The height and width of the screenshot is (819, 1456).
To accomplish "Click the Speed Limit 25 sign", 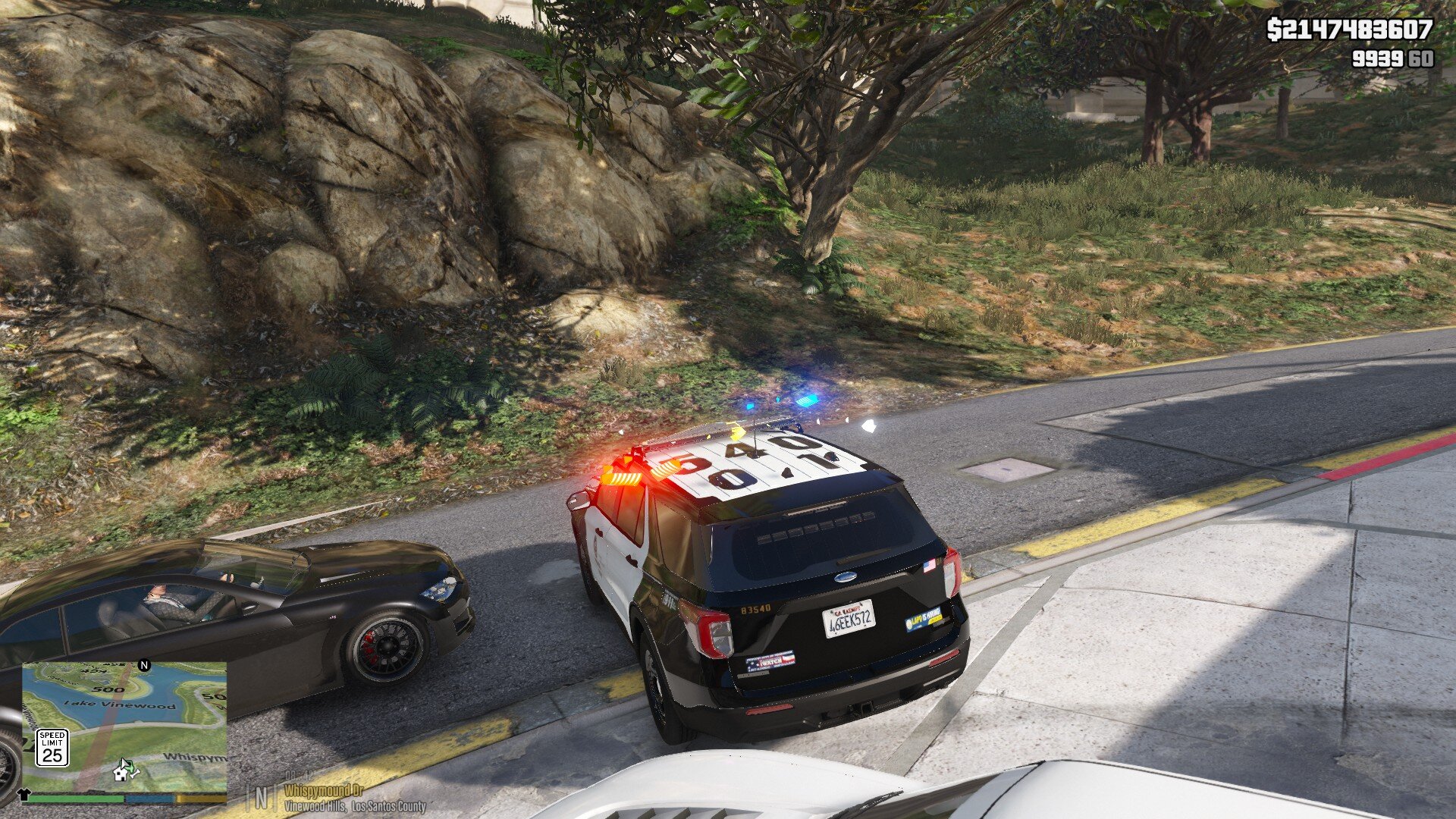I will click(x=52, y=748).
